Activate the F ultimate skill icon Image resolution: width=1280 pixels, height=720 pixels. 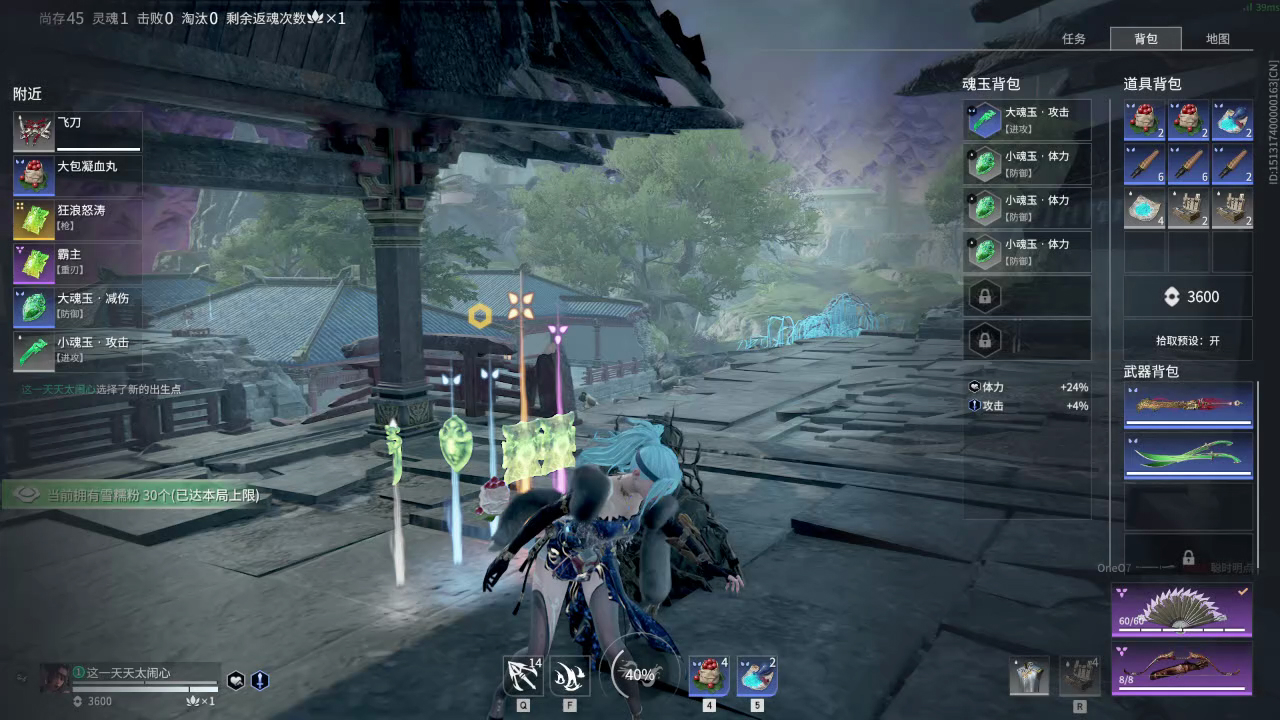click(569, 676)
